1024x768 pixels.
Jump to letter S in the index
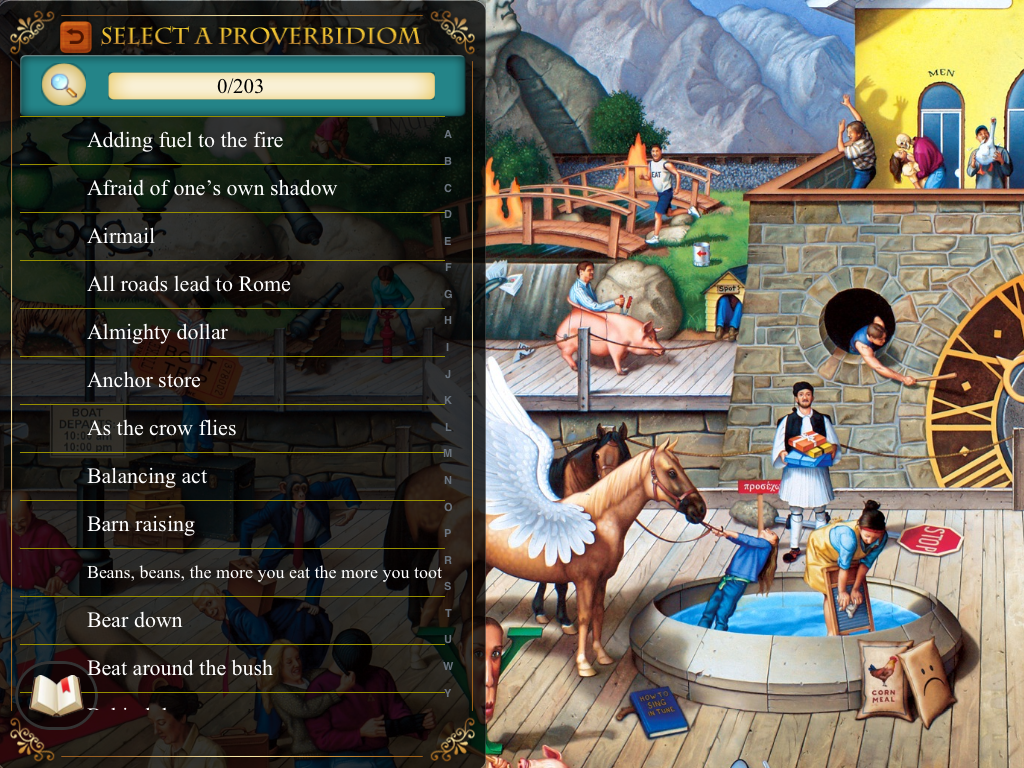pyautogui.click(x=447, y=586)
